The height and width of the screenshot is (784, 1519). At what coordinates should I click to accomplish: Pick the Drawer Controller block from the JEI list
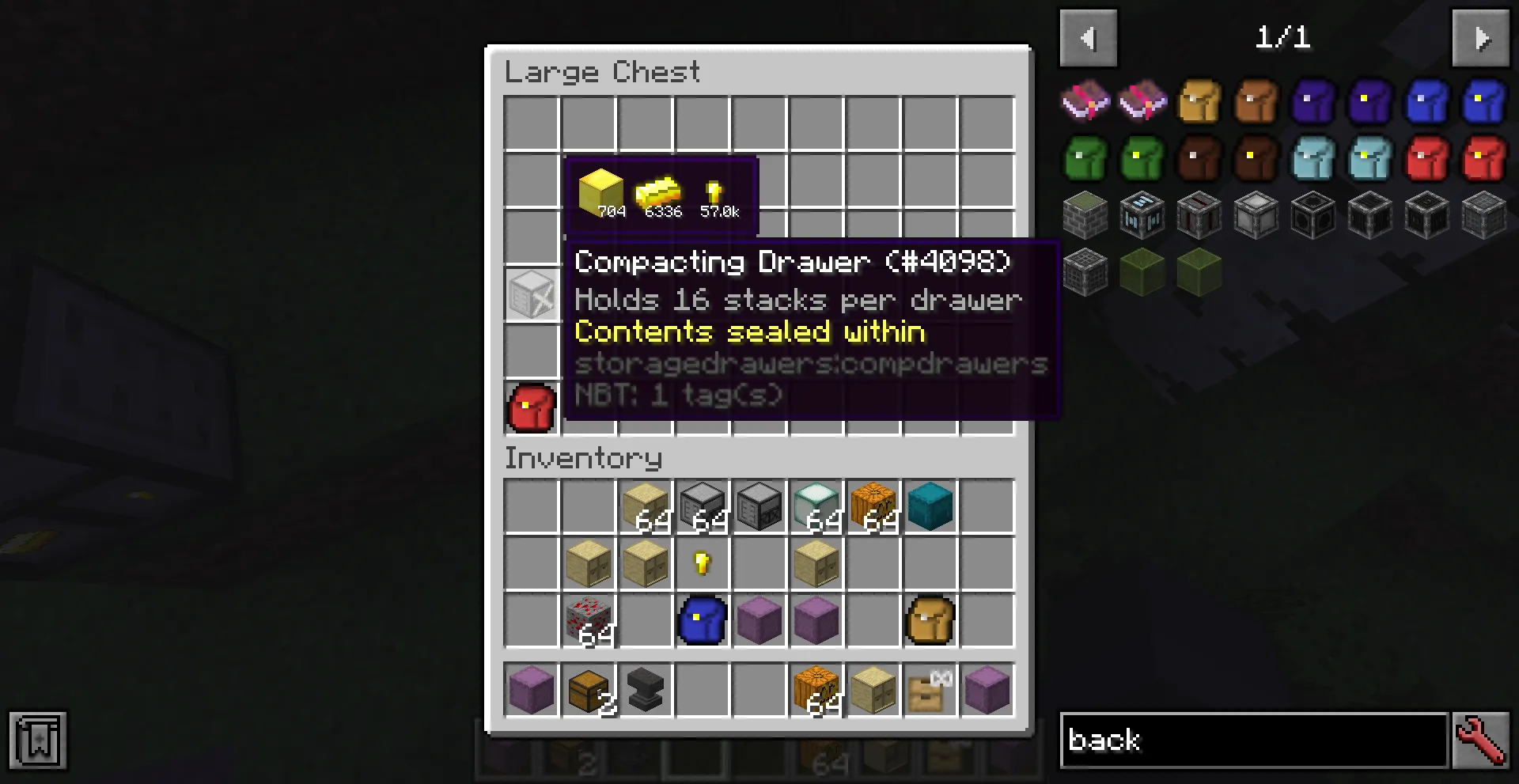[x=1142, y=215]
